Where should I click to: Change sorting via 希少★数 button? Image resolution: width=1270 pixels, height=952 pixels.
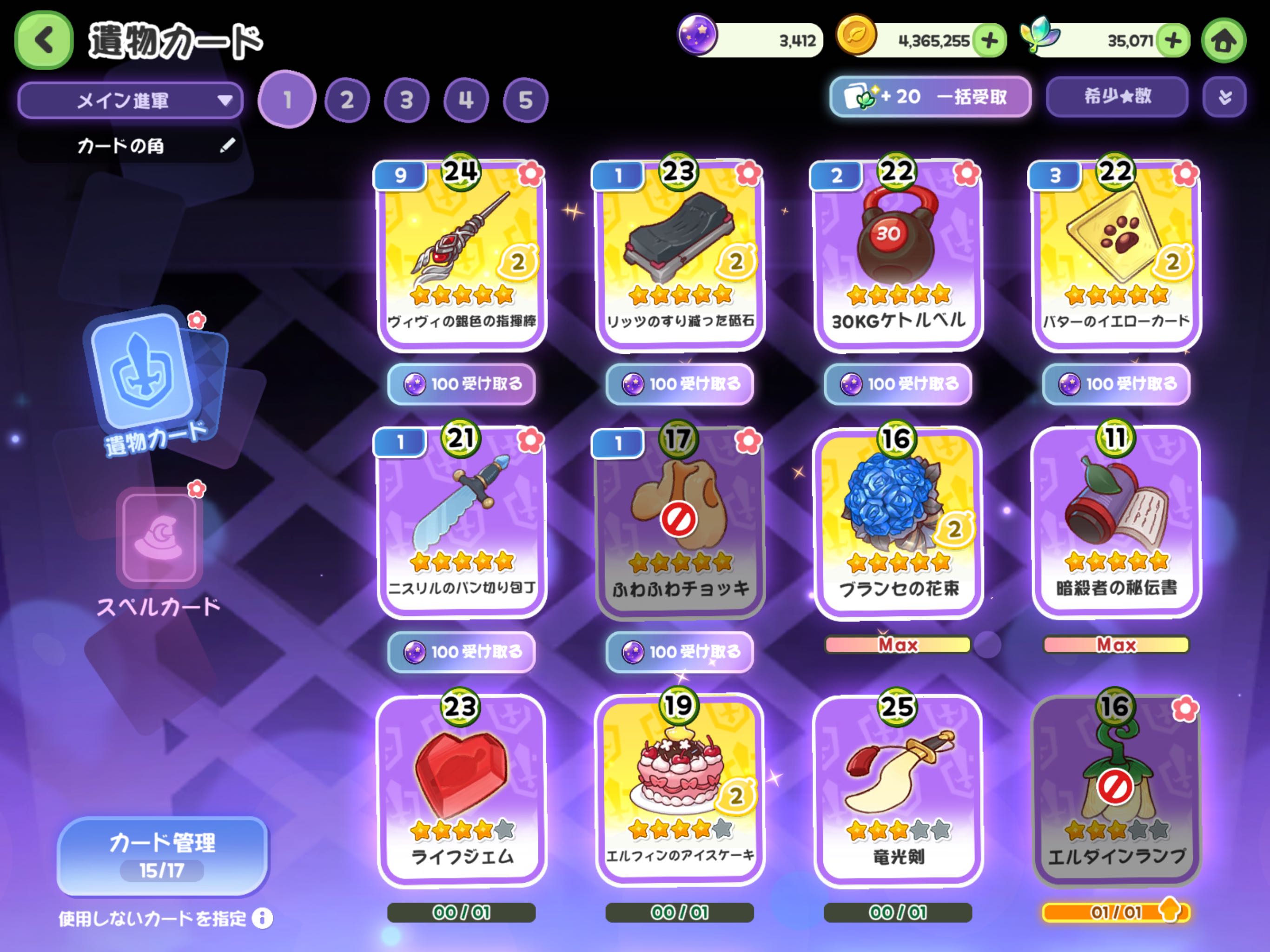coord(1117,97)
